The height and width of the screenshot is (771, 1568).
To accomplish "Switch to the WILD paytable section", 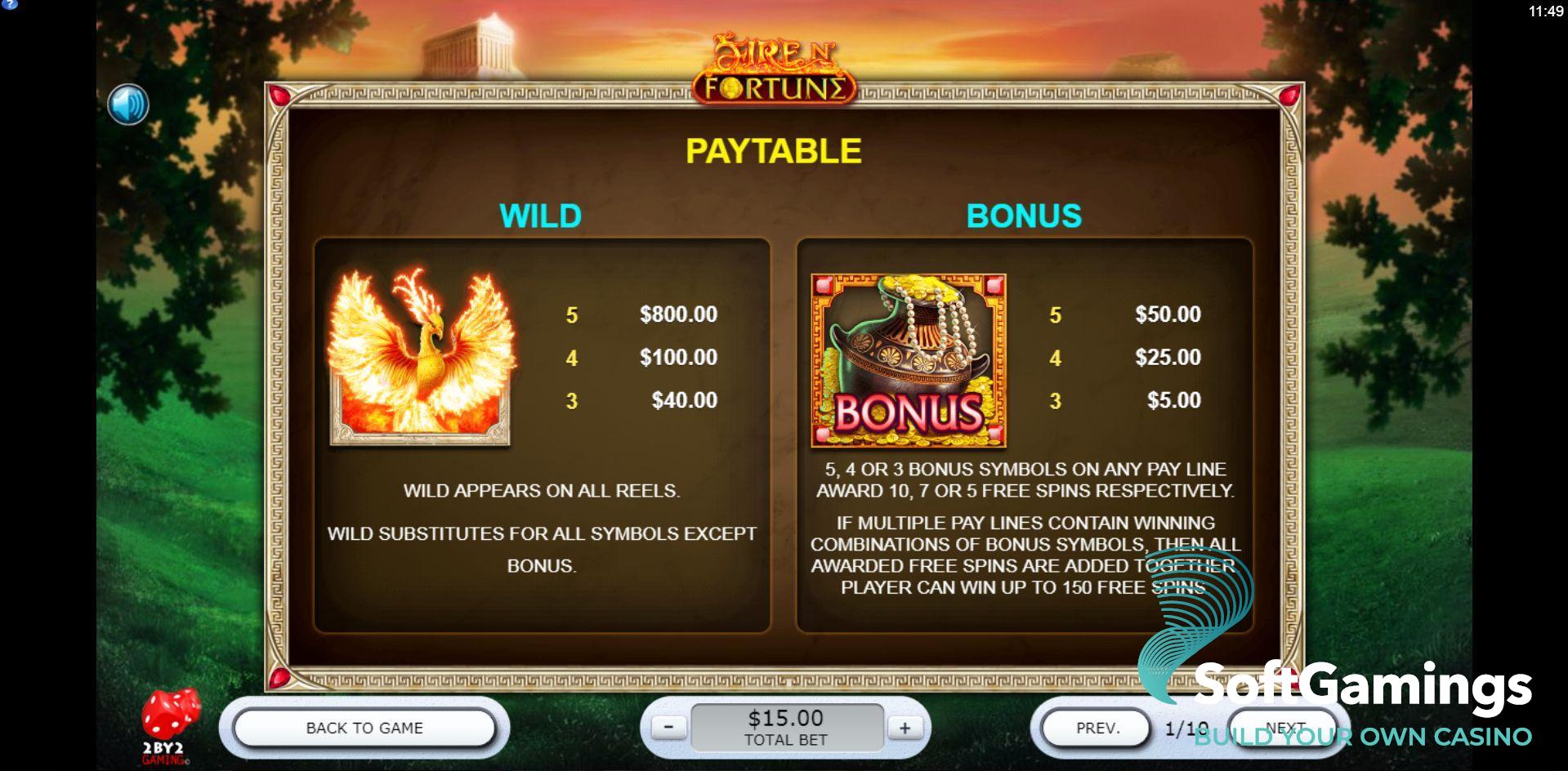I will [541, 216].
